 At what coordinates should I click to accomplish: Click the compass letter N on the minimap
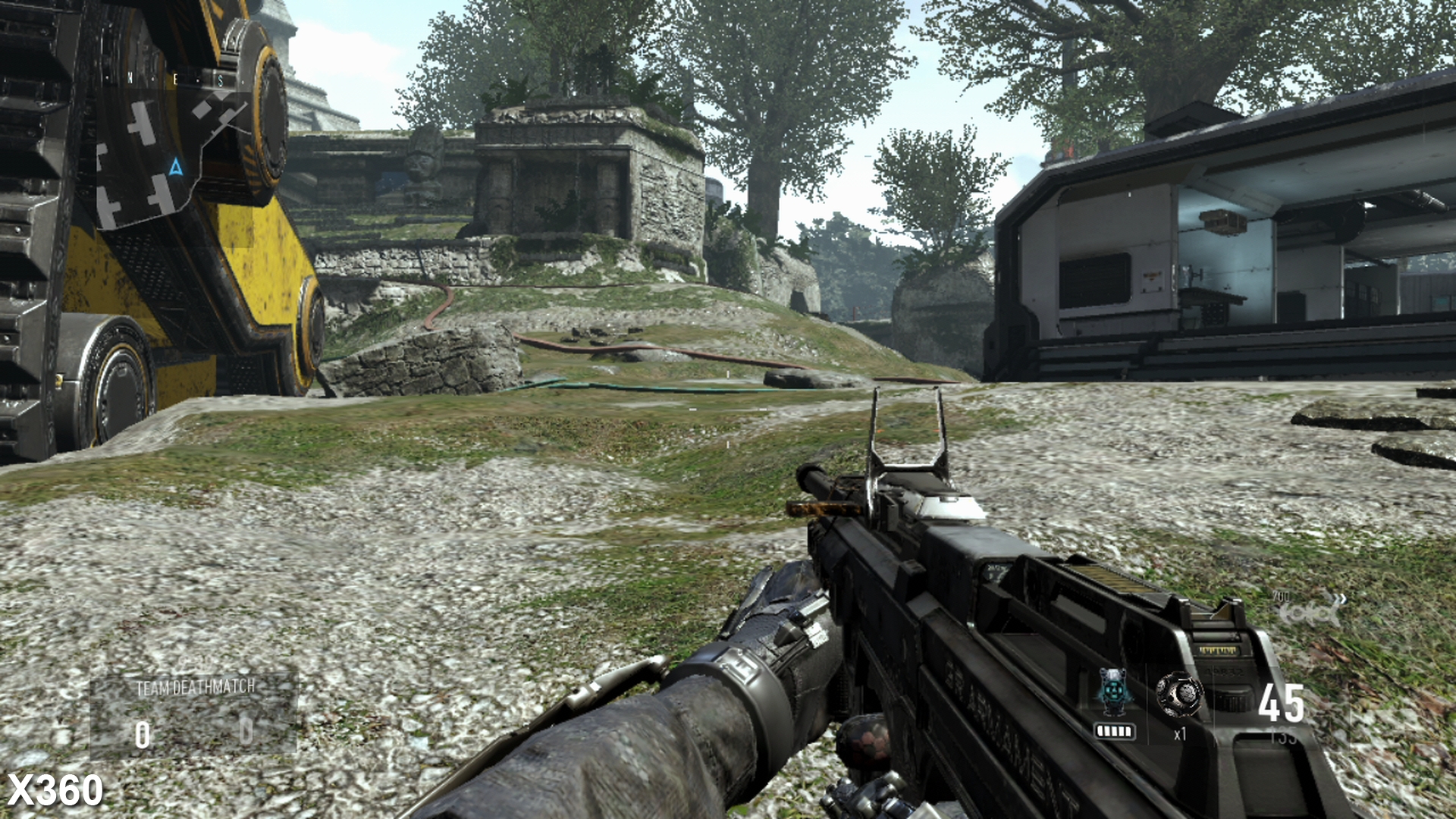coord(130,78)
